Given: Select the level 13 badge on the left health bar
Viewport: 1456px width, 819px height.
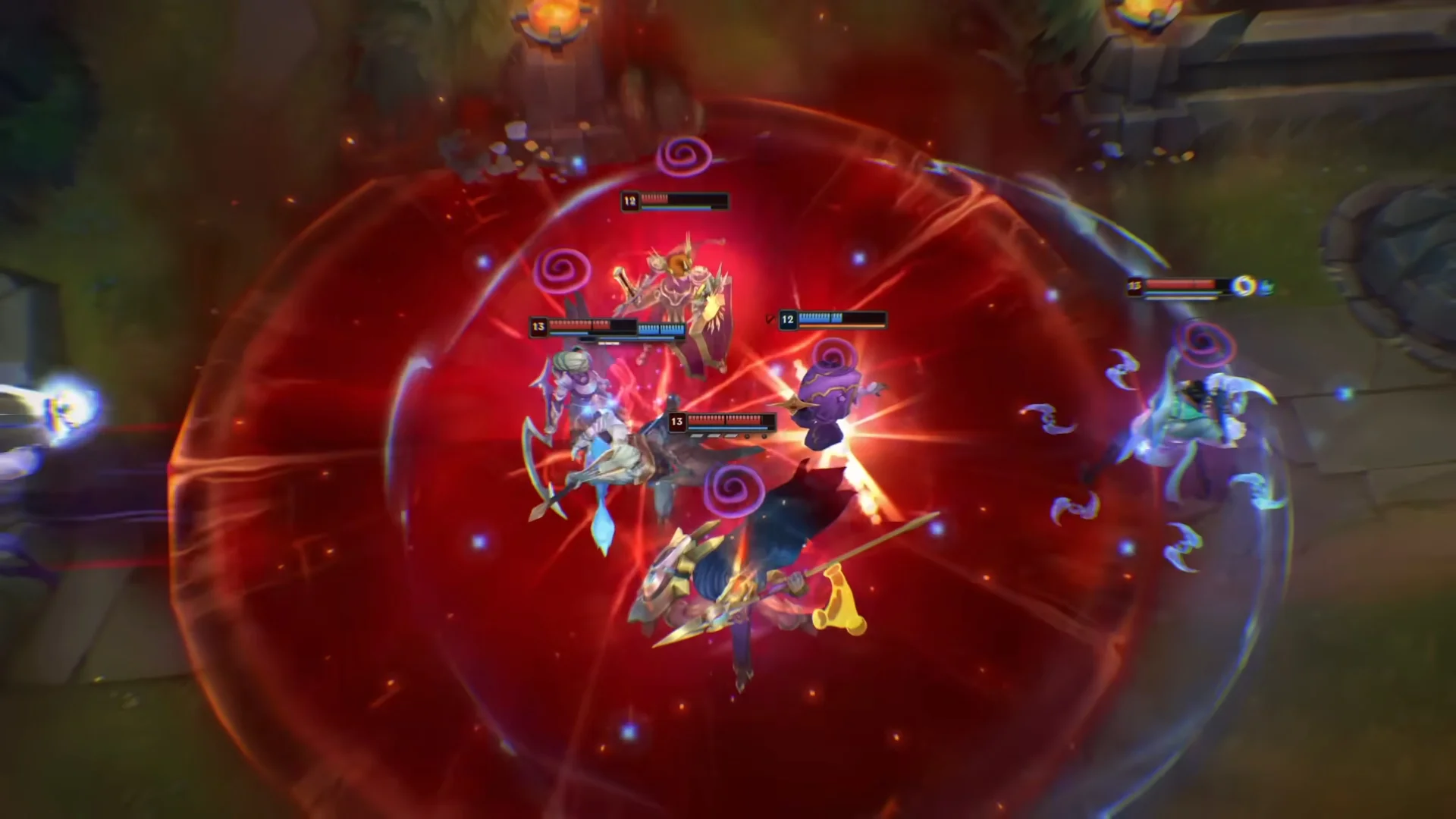Looking at the screenshot, I should pos(537,326).
